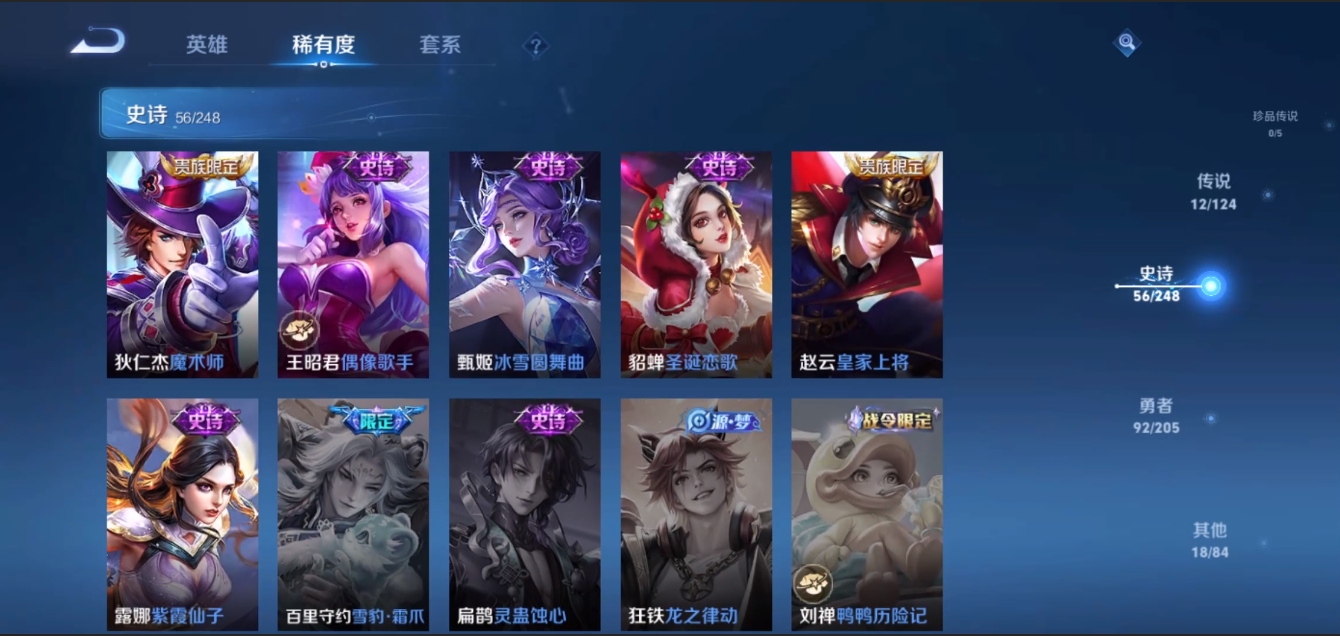
Task: Click the 狂铁 龙之律动 skin card
Action: 696,514
